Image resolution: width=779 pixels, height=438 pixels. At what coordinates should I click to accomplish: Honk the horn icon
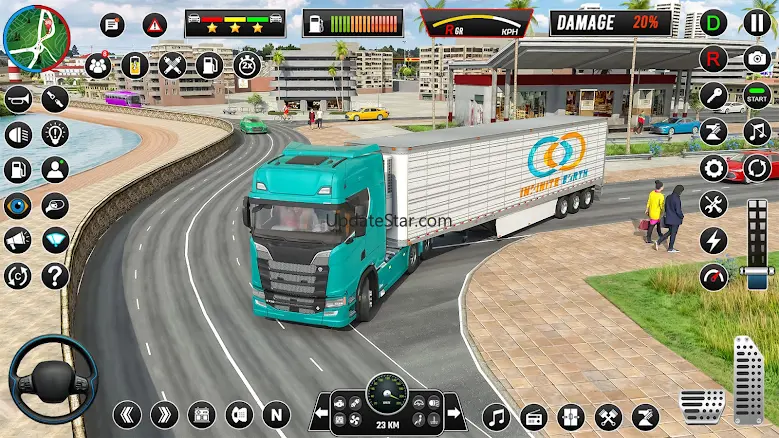click(18, 99)
